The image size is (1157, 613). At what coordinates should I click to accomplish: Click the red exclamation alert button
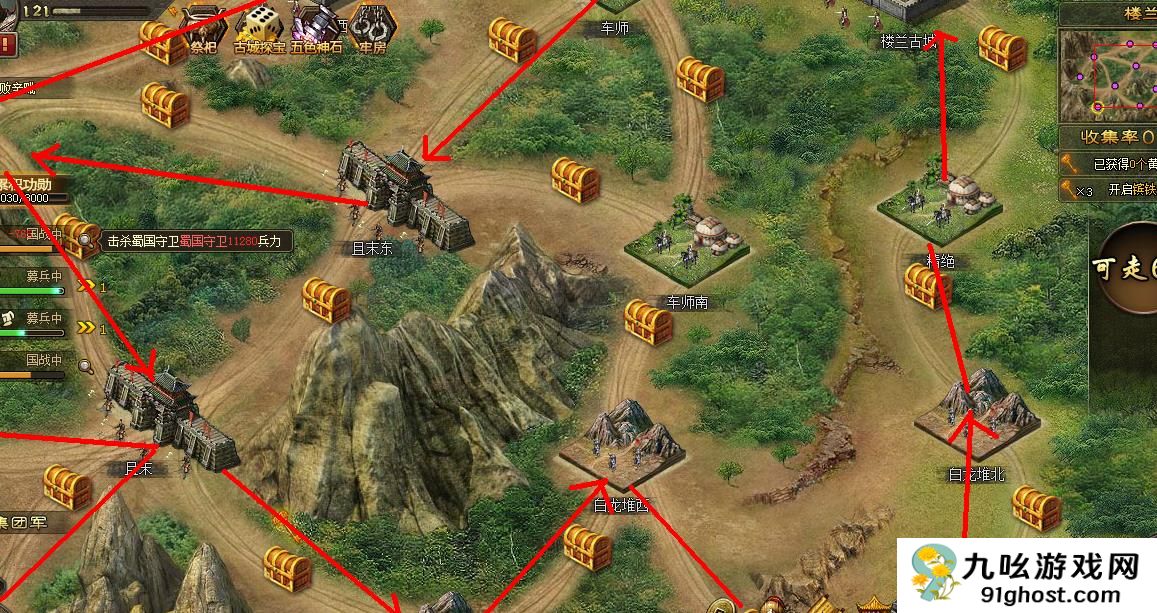click(x=7, y=44)
